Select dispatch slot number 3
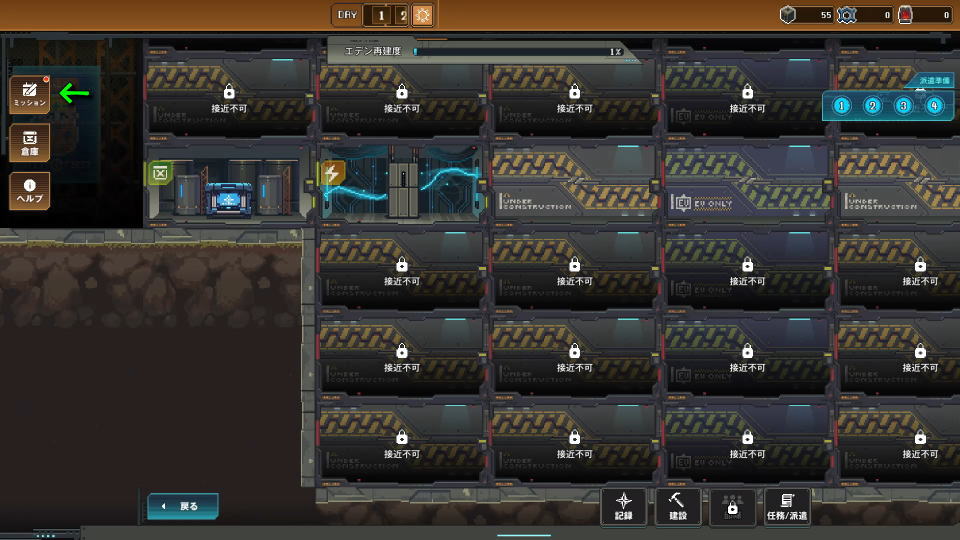The image size is (960, 540). click(x=903, y=105)
